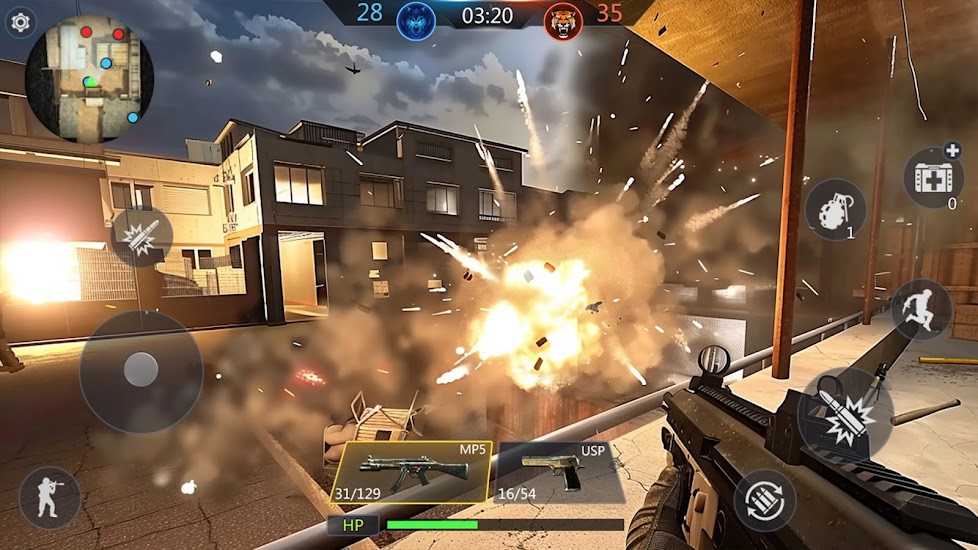
Task: Click the orange tiger team emblem
Action: 563,20
